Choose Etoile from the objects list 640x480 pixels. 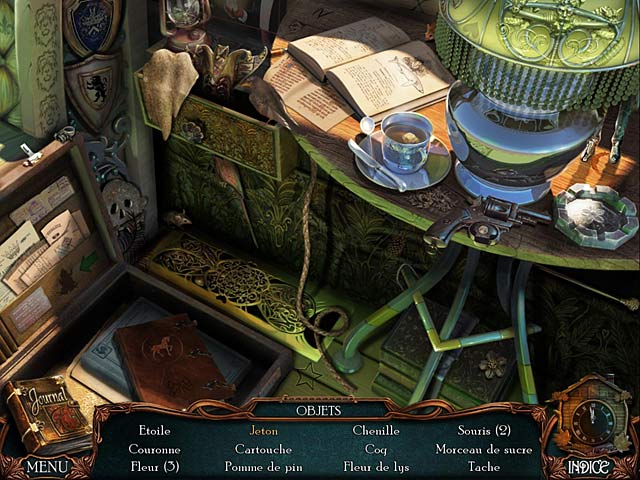click(x=155, y=431)
